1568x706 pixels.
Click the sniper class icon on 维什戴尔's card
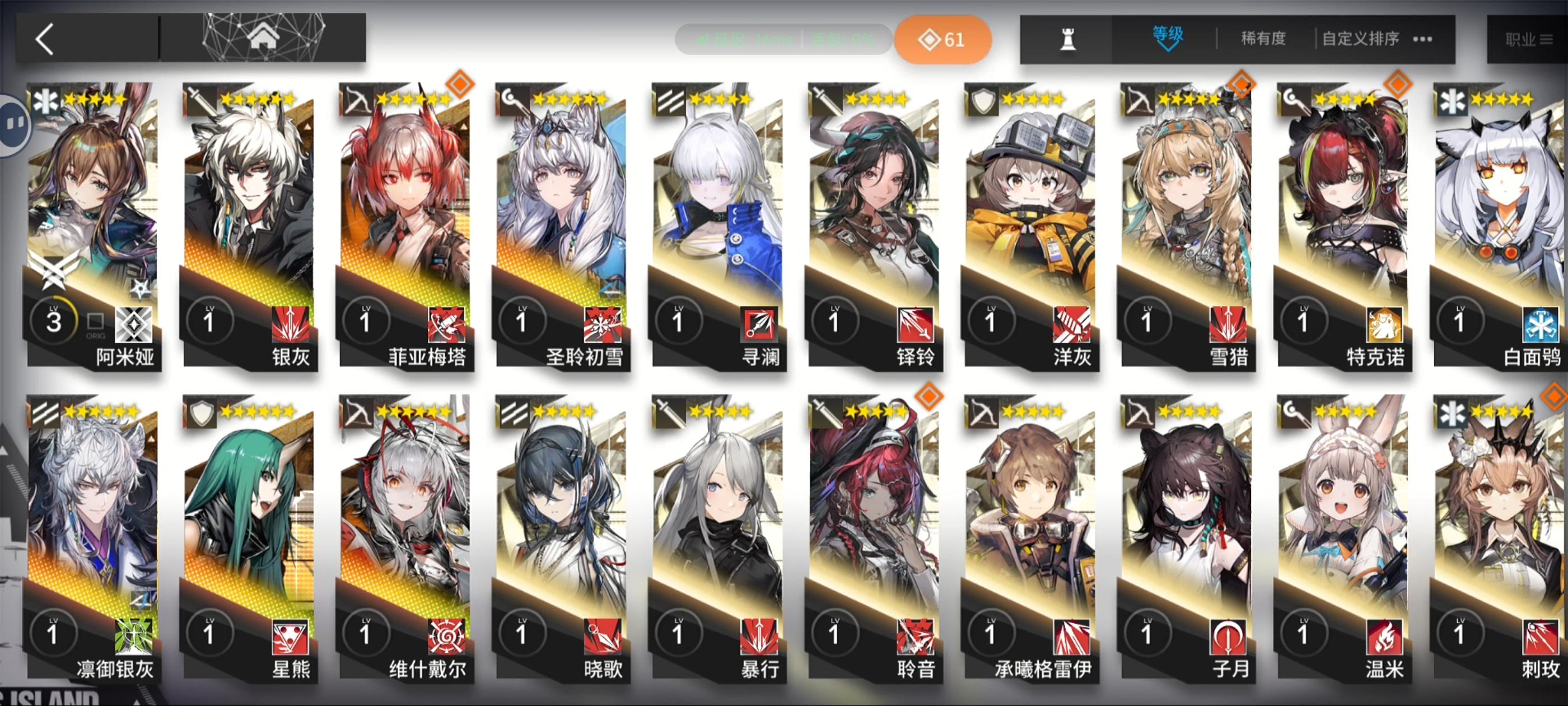tap(360, 412)
